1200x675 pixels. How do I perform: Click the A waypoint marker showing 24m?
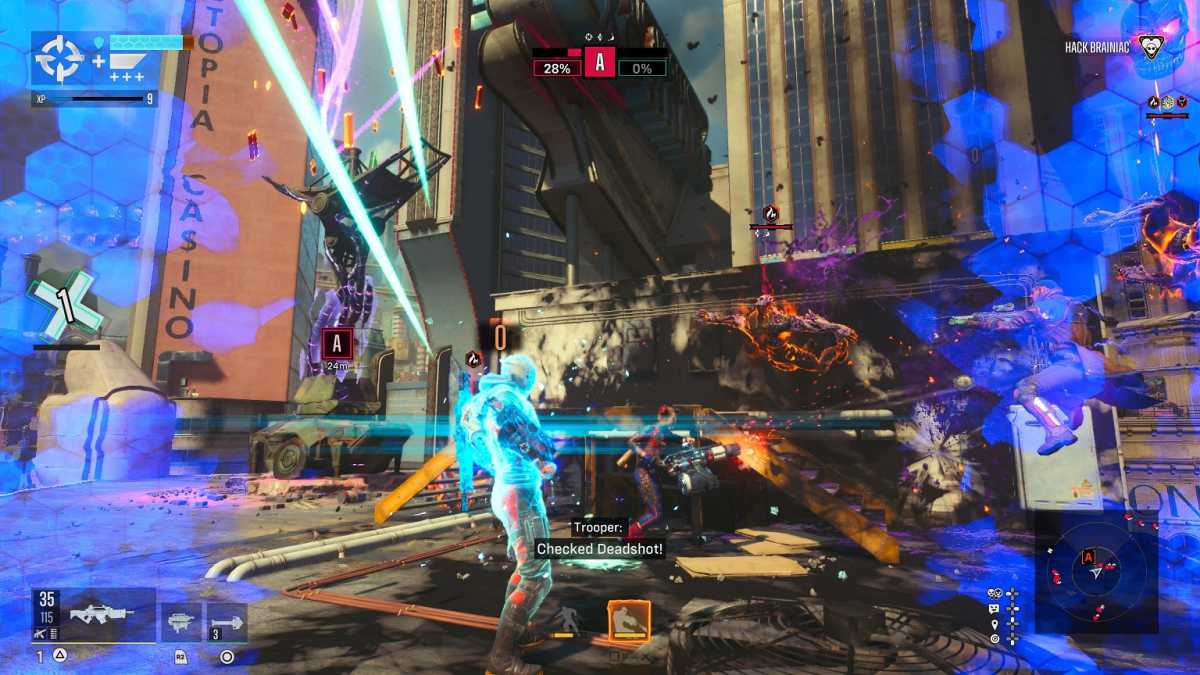pyautogui.click(x=337, y=344)
